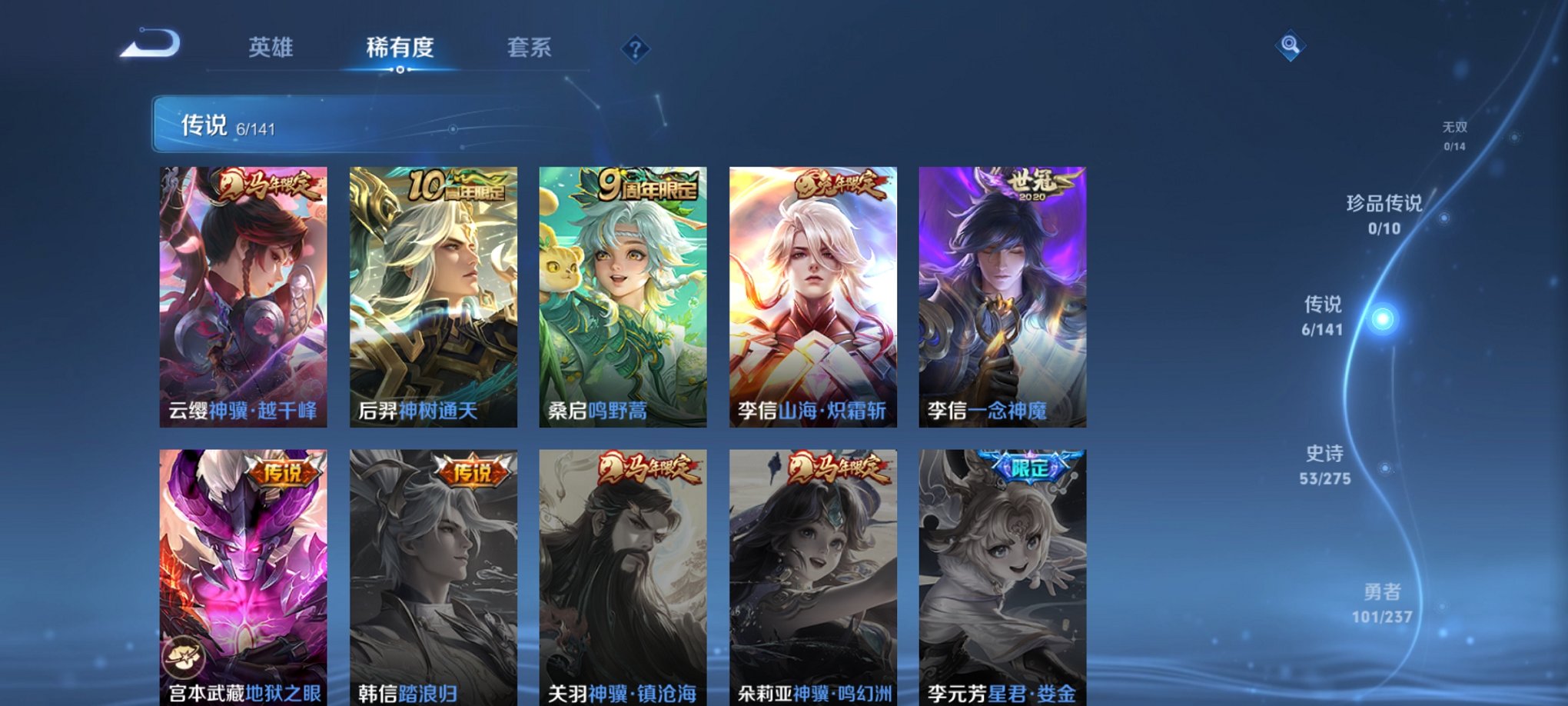Expand the 稀有度 tab indicator dot
The height and width of the screenshot is (706, 1568).
[399, 69]
